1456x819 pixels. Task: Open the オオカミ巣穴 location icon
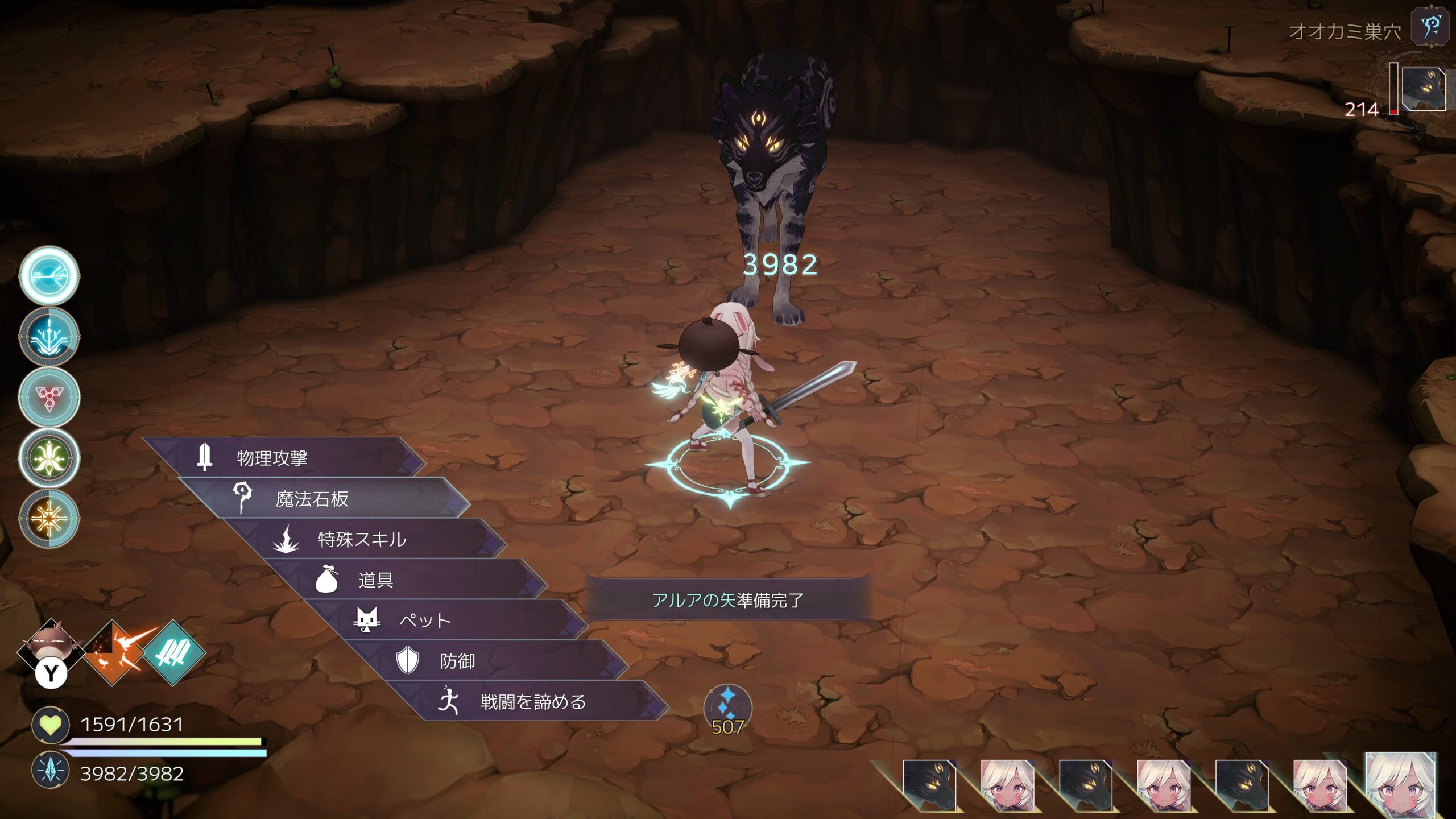(x=1430, y=27)
